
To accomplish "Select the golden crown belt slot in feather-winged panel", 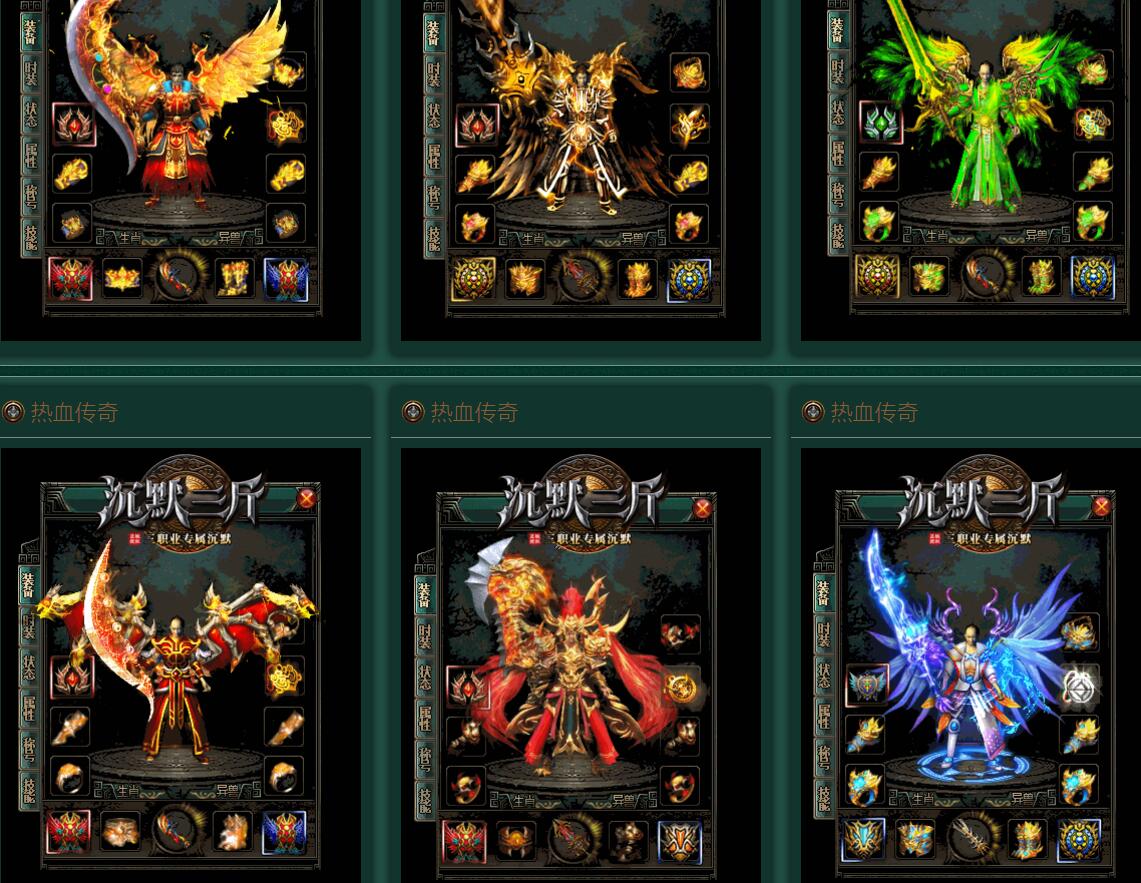I will coord(123,279).
